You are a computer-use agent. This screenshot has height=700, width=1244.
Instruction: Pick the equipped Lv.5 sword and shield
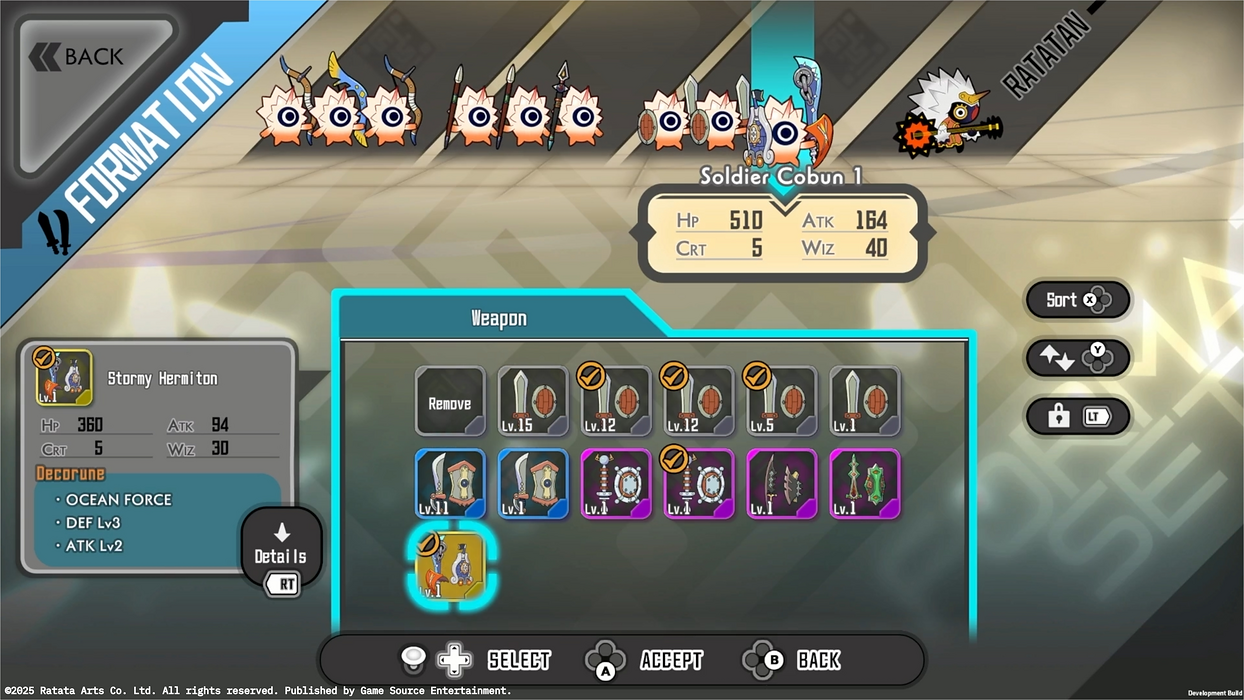coord(782,402)
